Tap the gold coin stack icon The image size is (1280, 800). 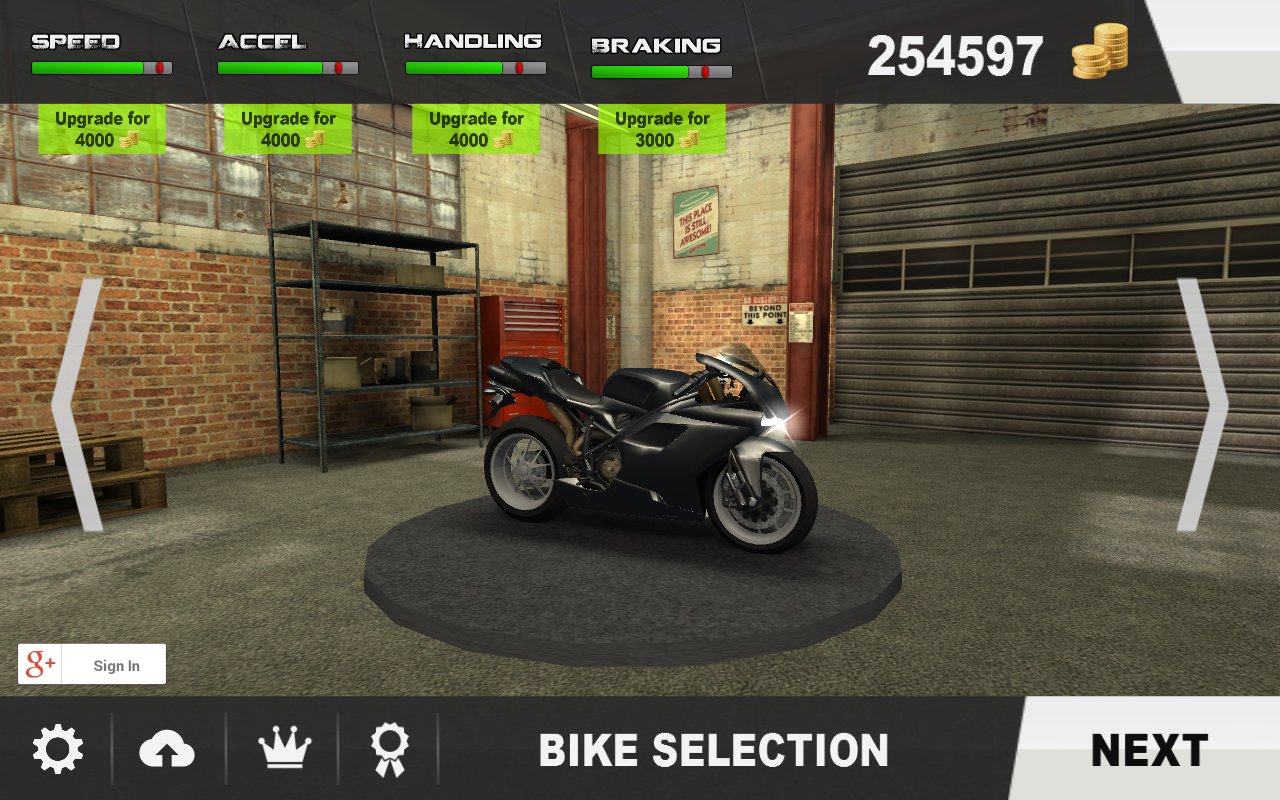tap(1100, 52)
